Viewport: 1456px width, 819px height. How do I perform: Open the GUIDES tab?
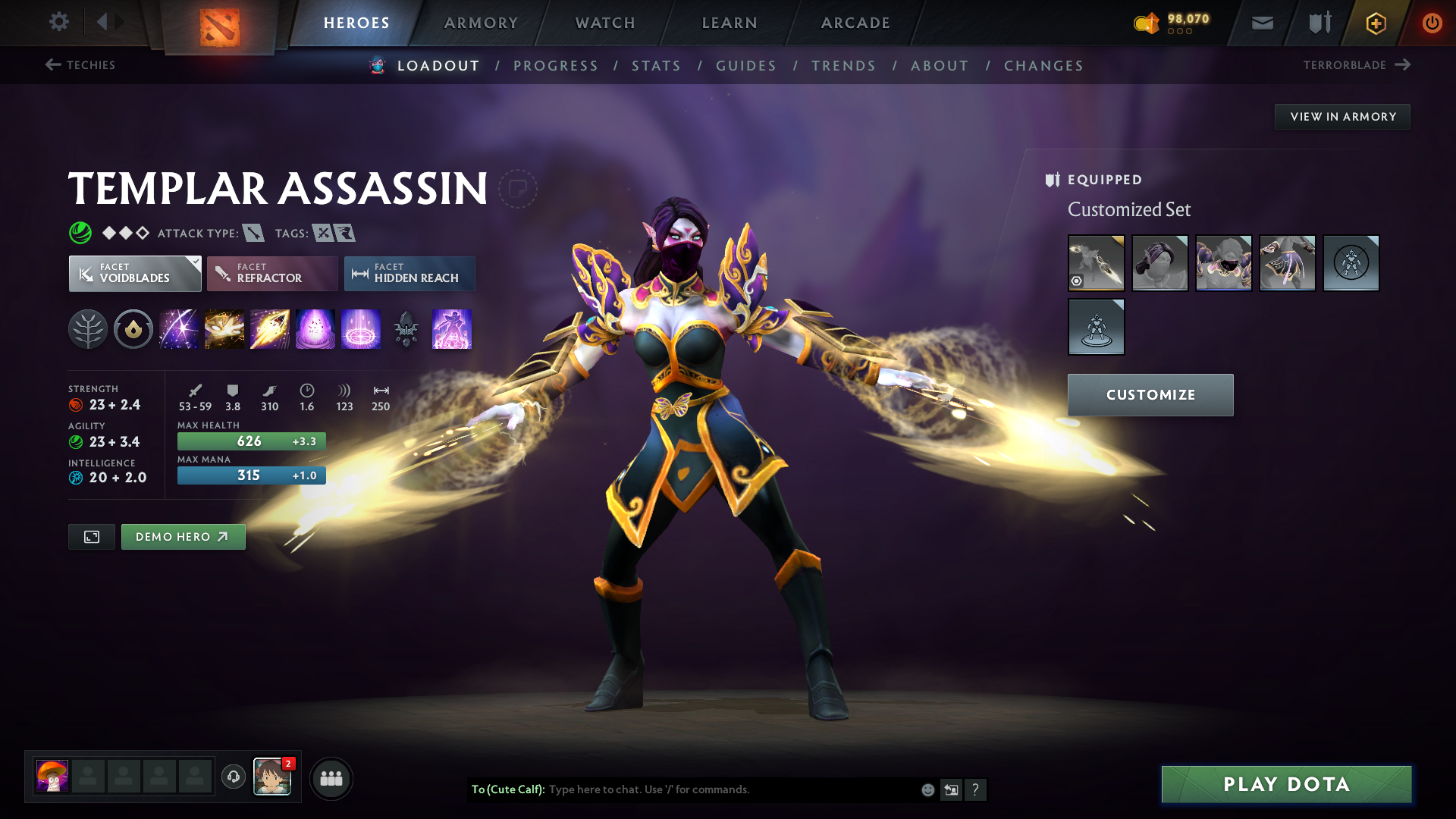tap(745, 66)
